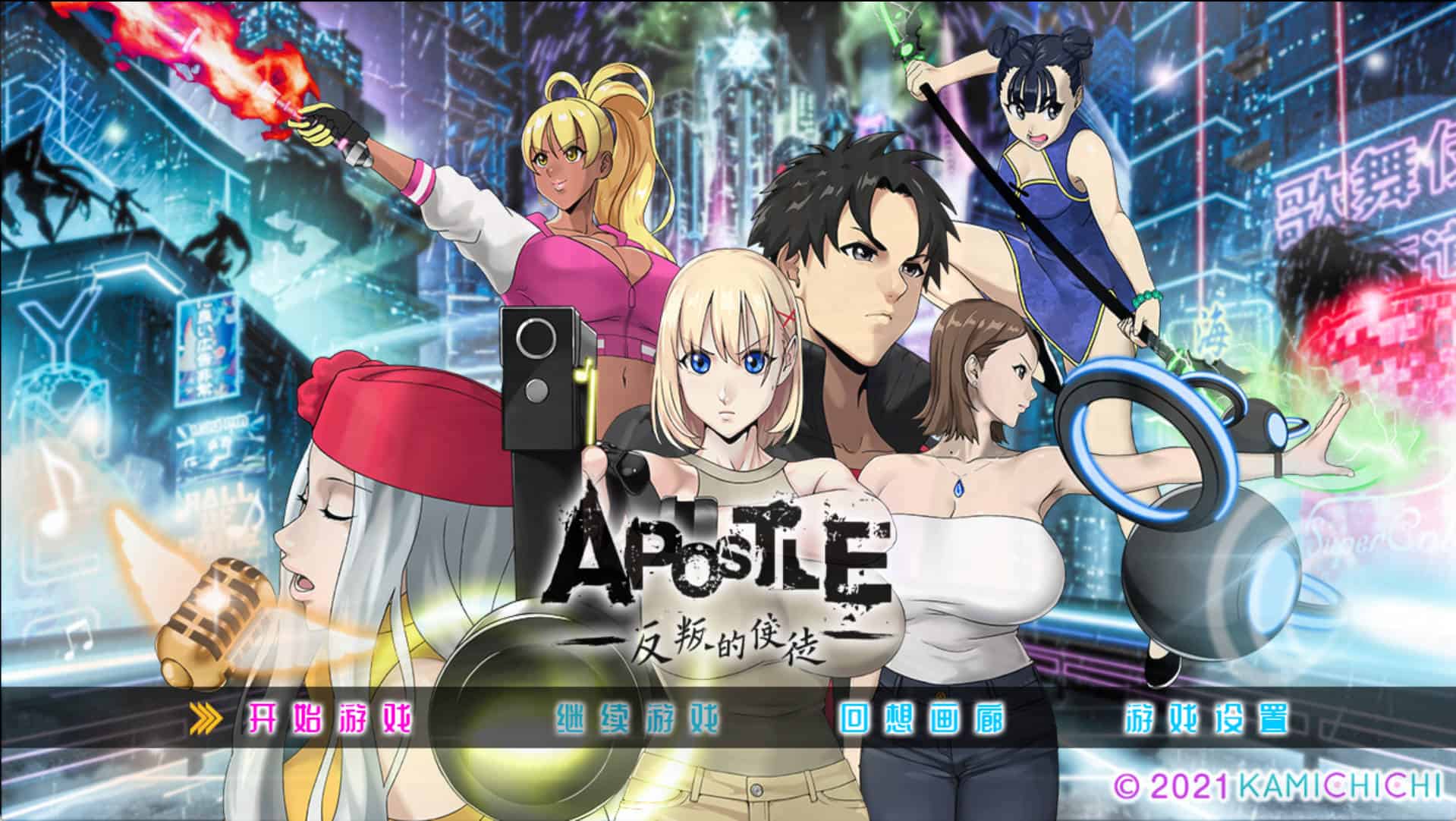Choose 继续游戏 to continue the game
This screenshot has height=821, width=1456.
pos(637,719)
